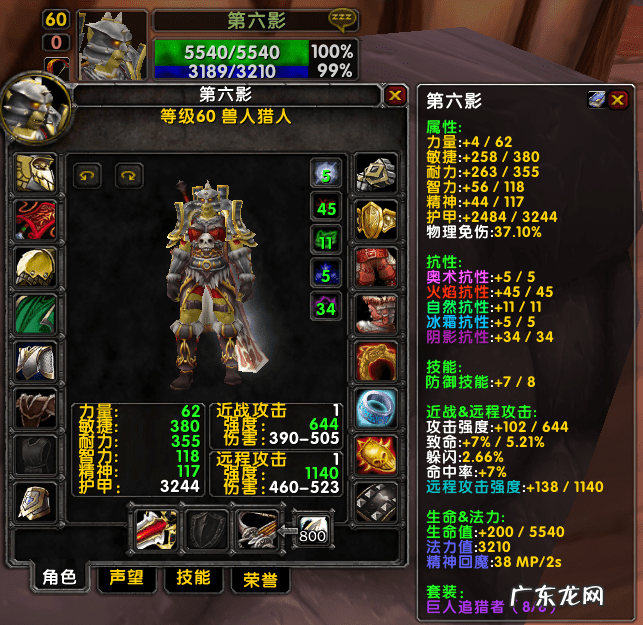Image resolution: width=643 pixels, height=625 pixels.
Task: Select the helmet equipment slot
Action: coord(34,175)
